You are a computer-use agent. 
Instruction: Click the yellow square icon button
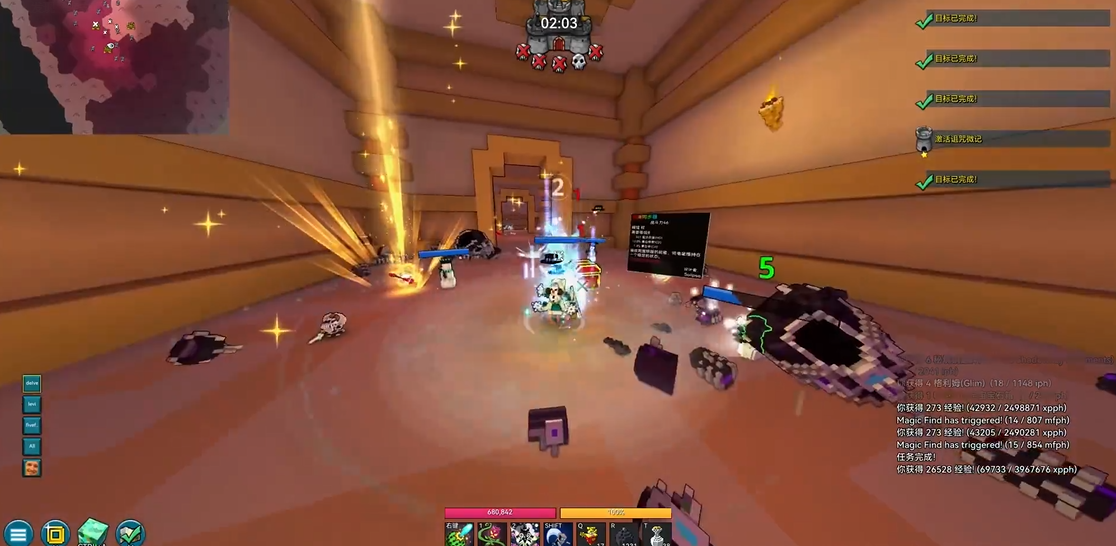(x=55, y=533)
